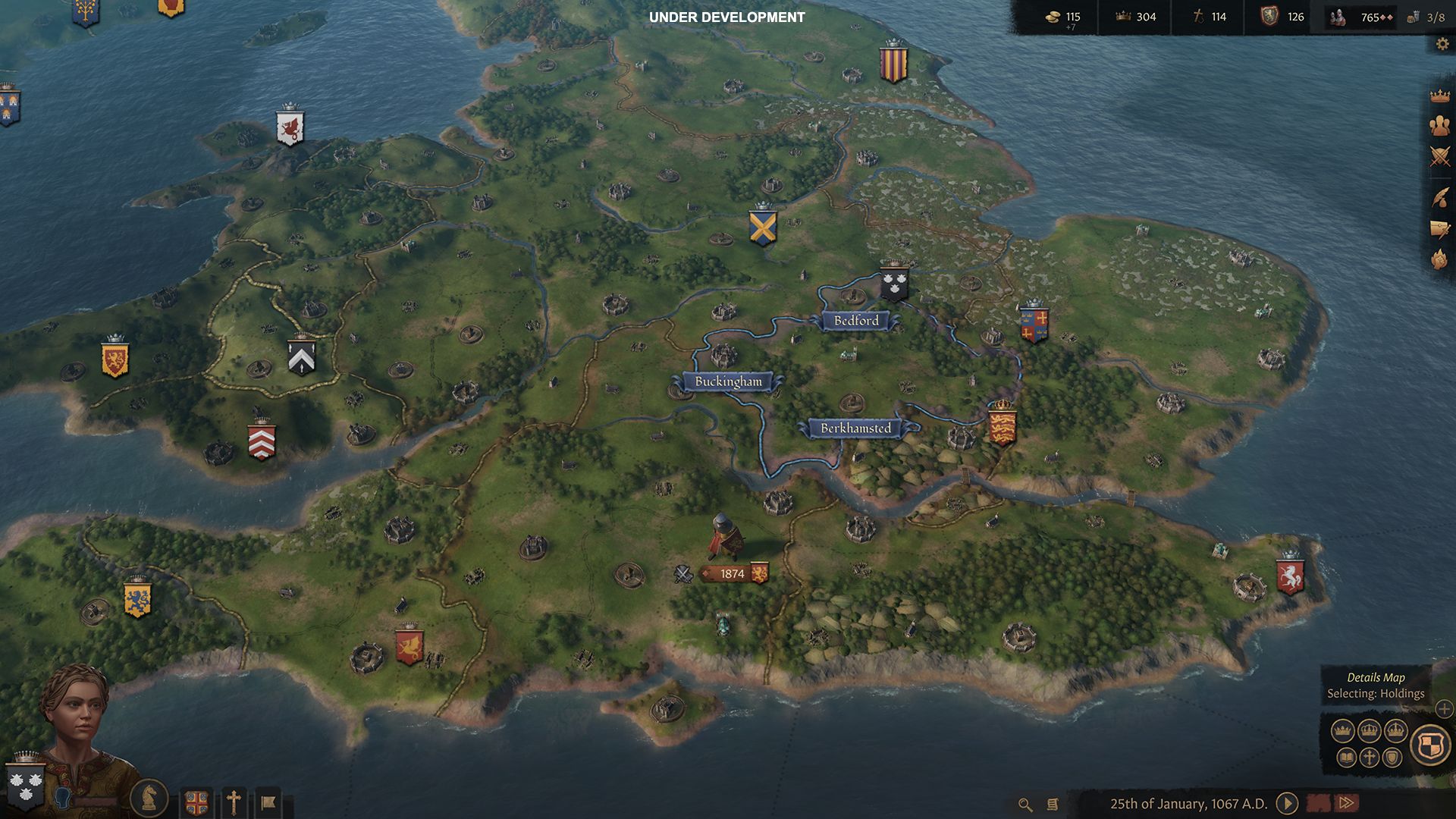Open the scroll and dagger panel
The width and height of the screenshot is (1456, 819).
pos(1439,228)
